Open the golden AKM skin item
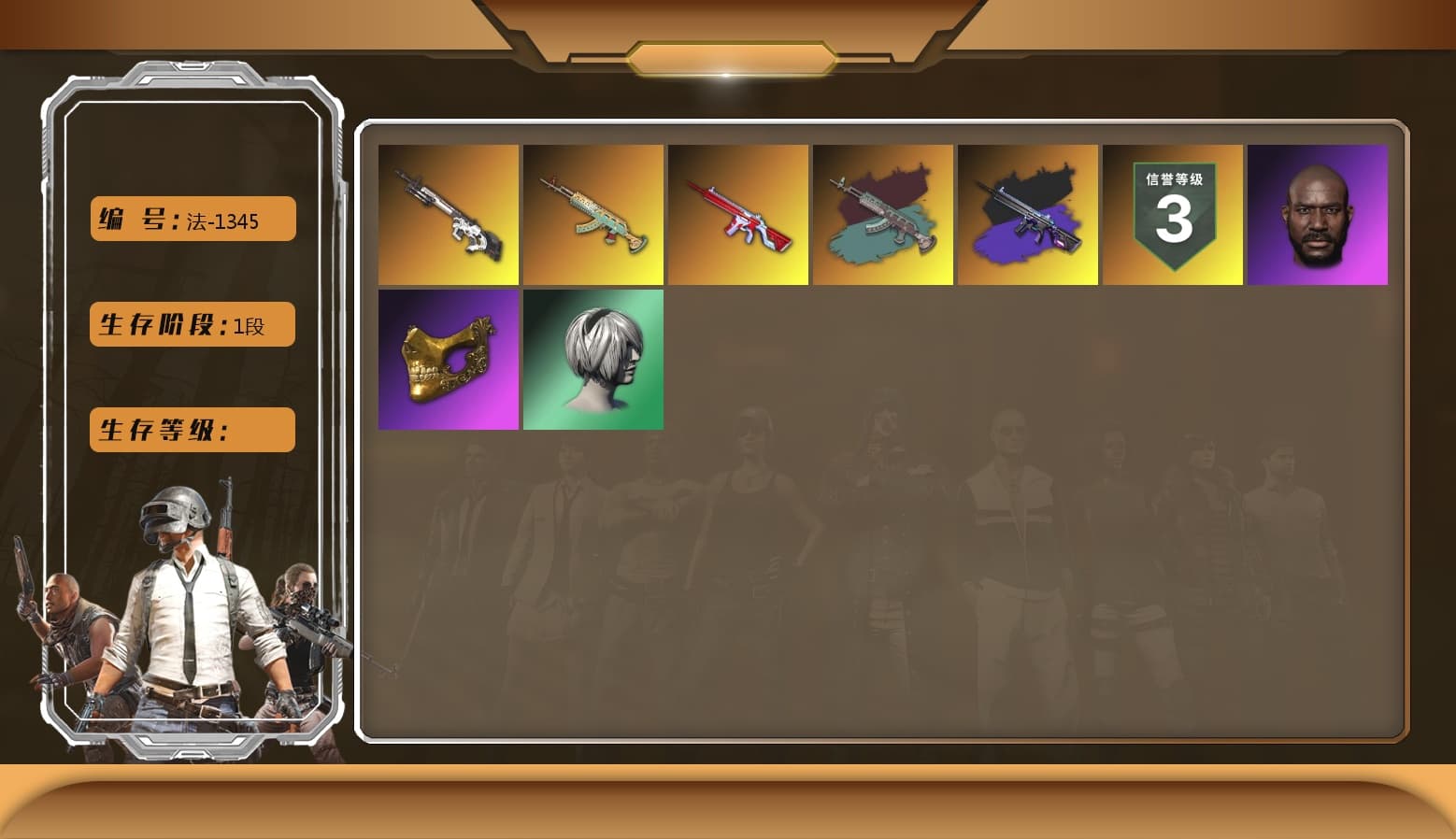 [x=593, y=215]
